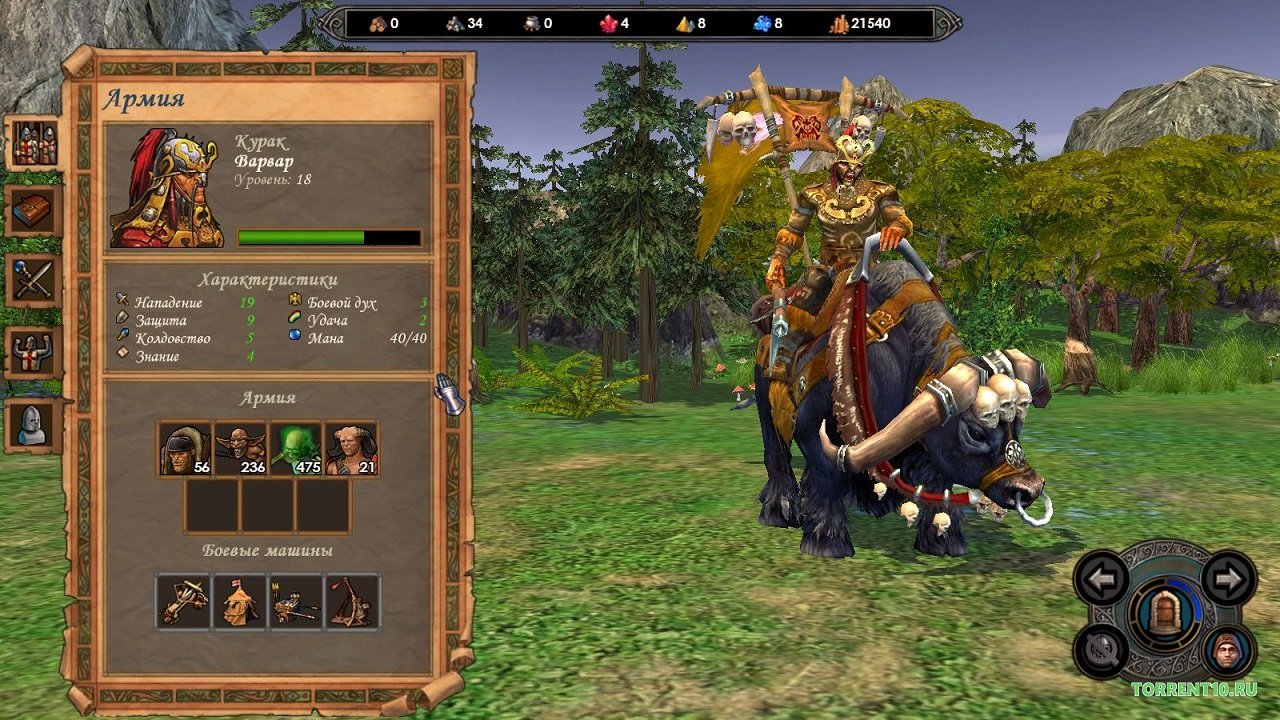Screen dimensions: 1280x720
Task: Select the crossed sword and mace tab
Action: click(x=35, y=280)
